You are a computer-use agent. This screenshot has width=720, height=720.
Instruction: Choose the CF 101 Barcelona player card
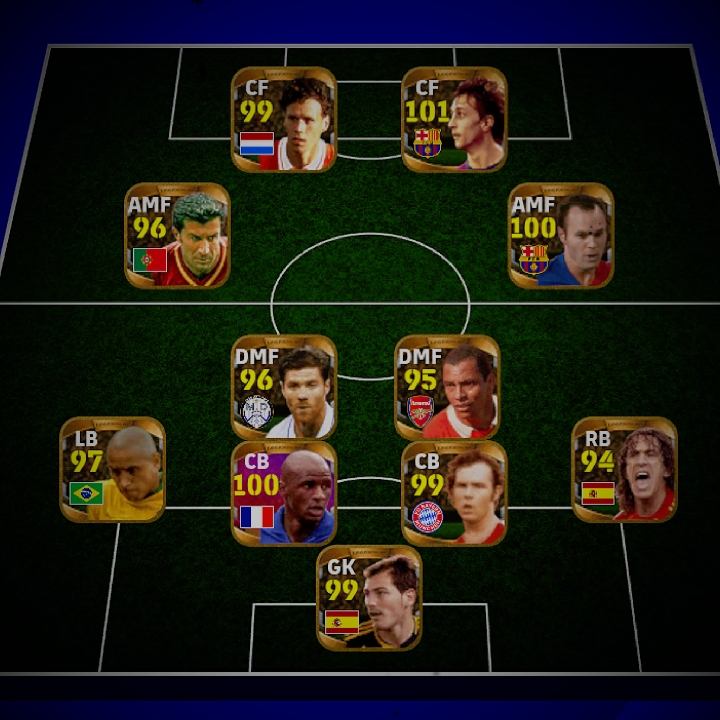(x=454, y=120)
